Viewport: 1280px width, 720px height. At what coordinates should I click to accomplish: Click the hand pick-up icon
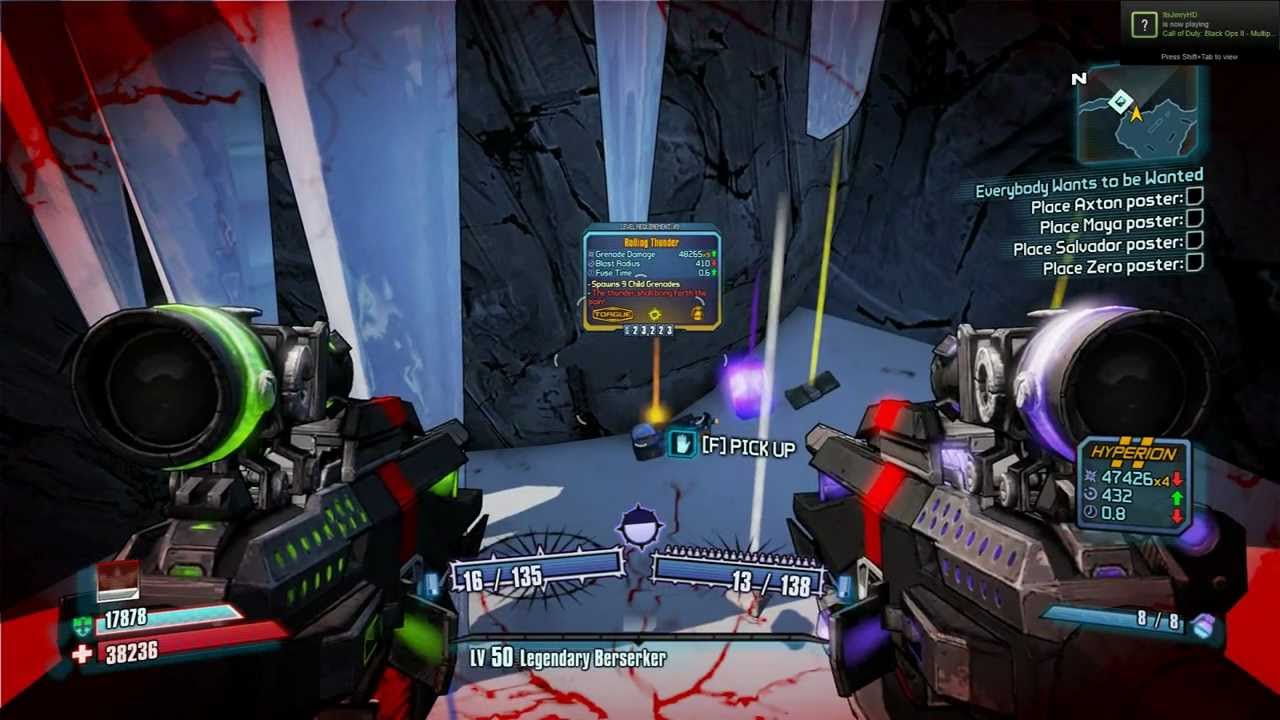(x=683, y=444)
